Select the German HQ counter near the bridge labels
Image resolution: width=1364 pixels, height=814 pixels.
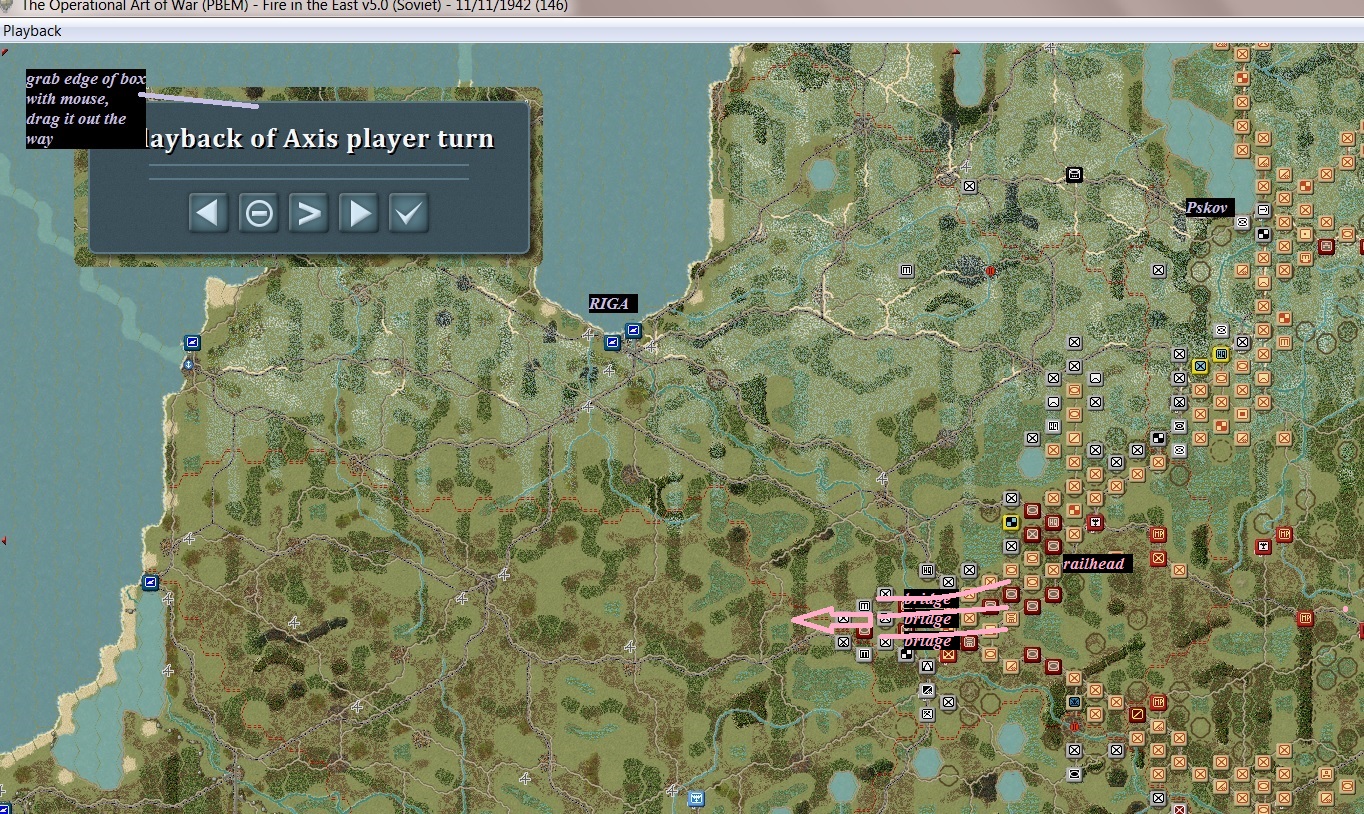[927, 570]
